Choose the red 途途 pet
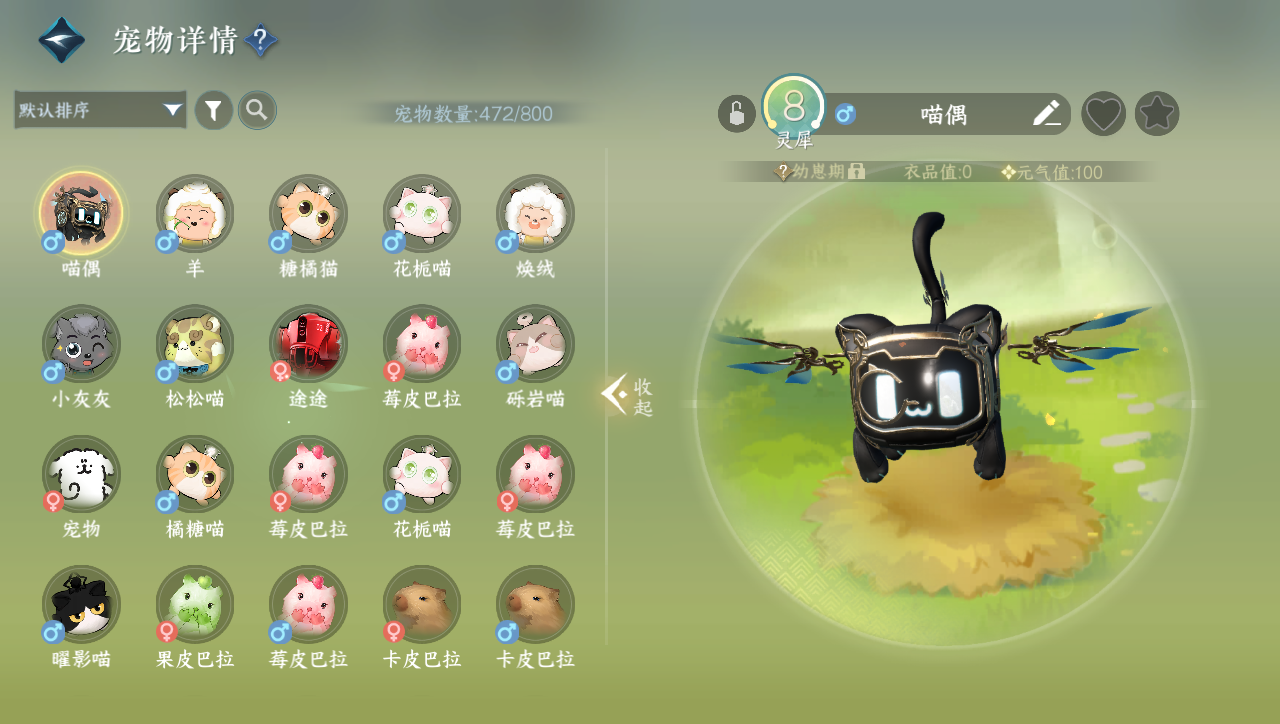 pos(309,344)
